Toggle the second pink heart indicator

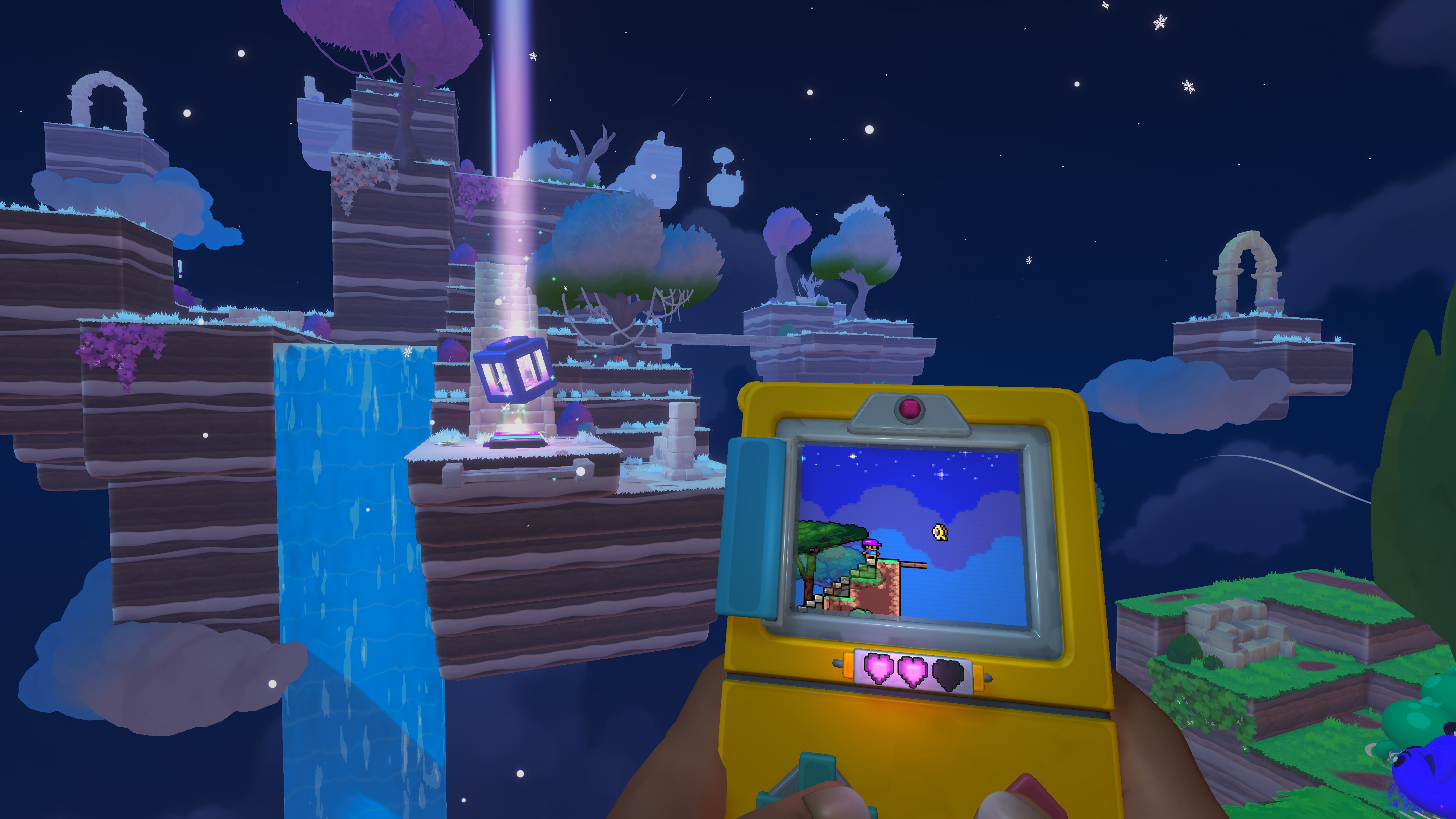913,671
